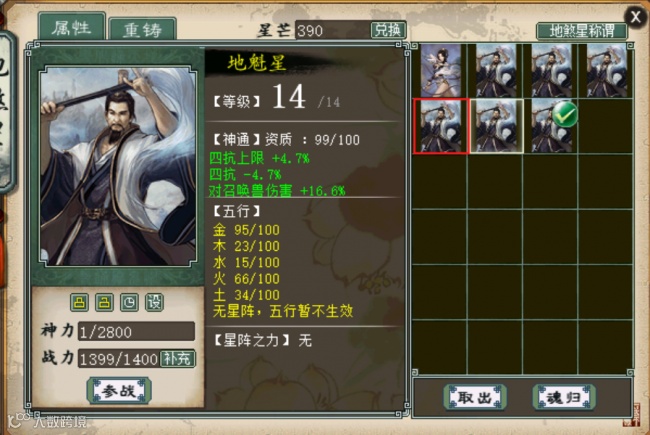Click the 取出 take-out button
The image size is (650, 435).
click(x=475, y=397)
